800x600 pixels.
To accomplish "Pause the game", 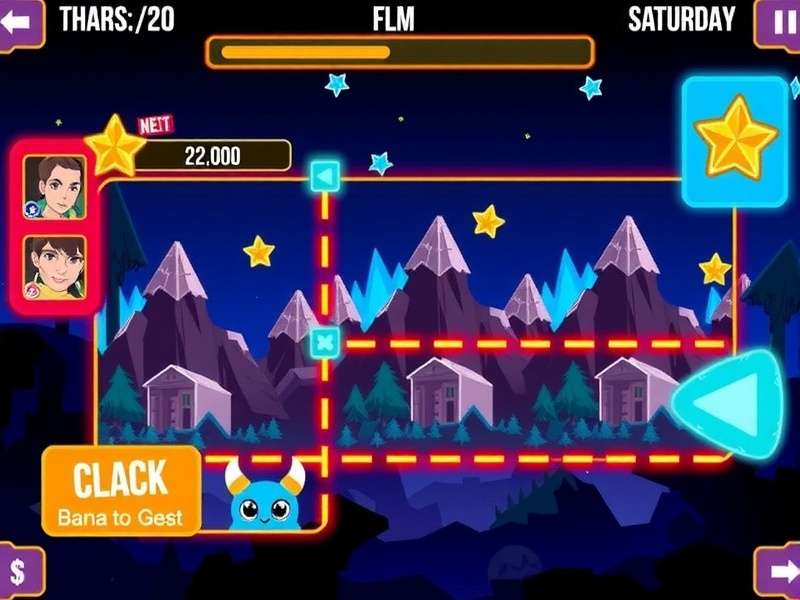I will click(778, 22).
